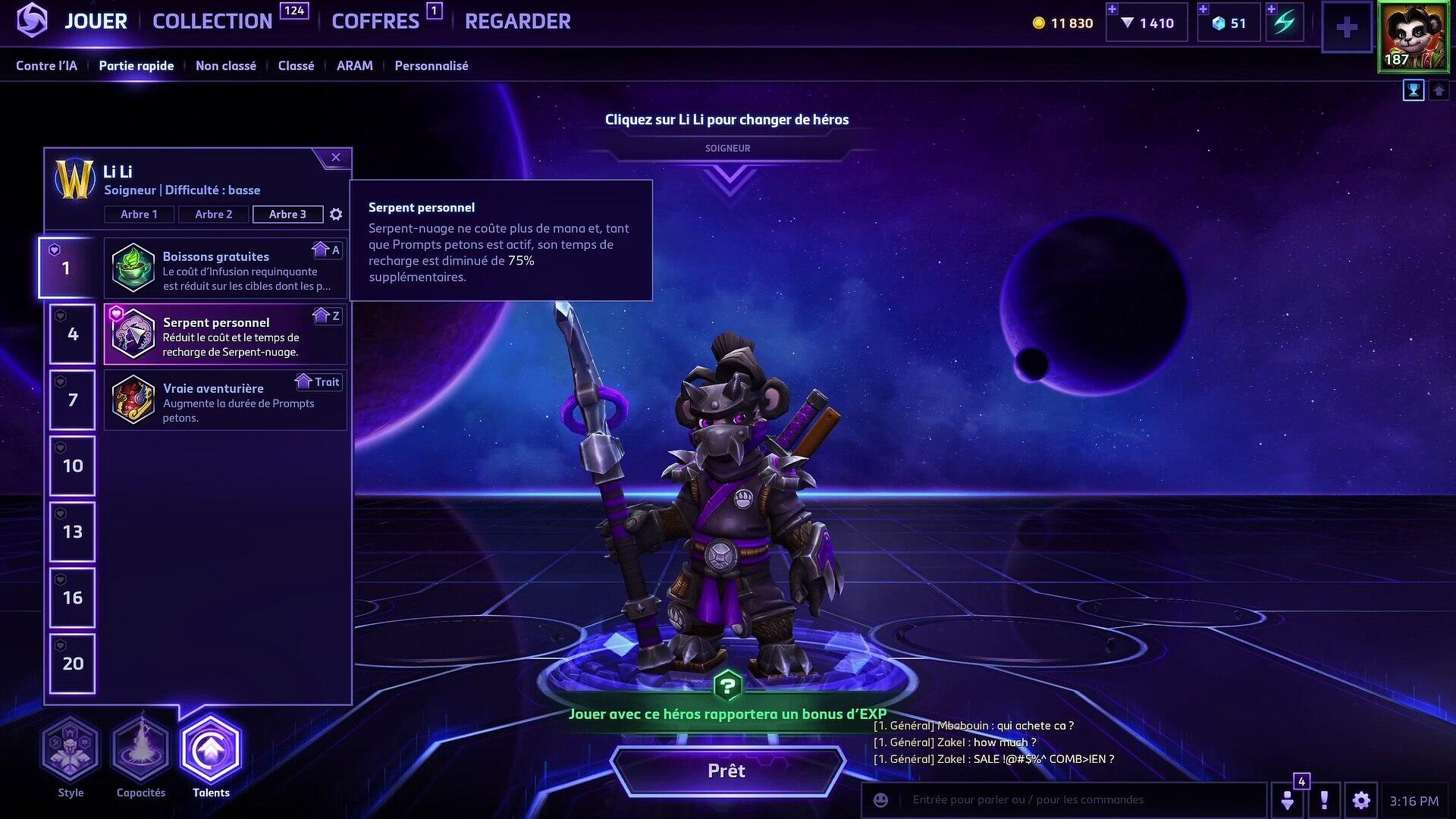The image size is (1456, 819).
Task: Pick the Boissons gratuites talent
Action: (x=225, y=268)
